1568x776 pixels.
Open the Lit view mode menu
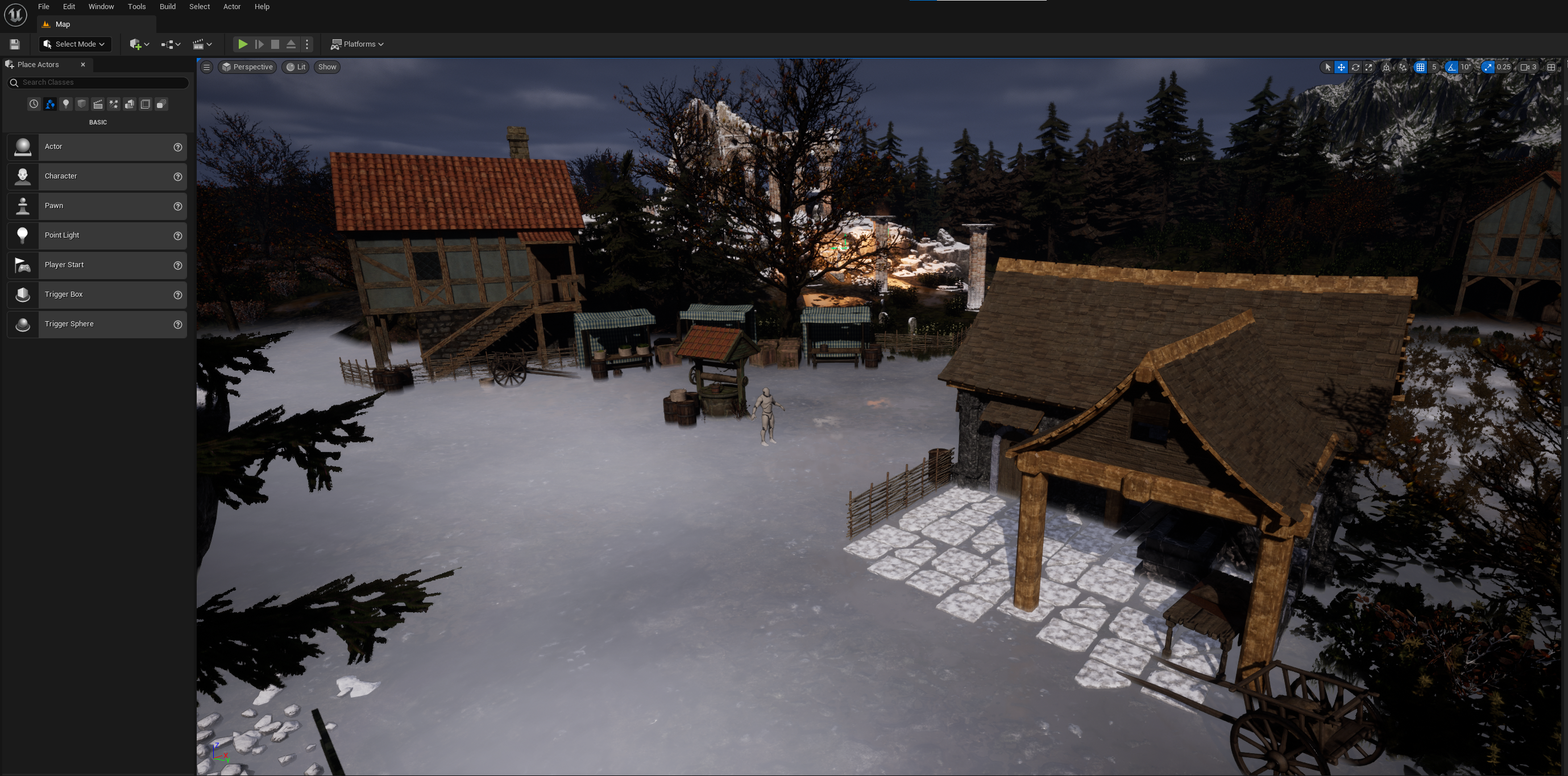tap(296, 67)
